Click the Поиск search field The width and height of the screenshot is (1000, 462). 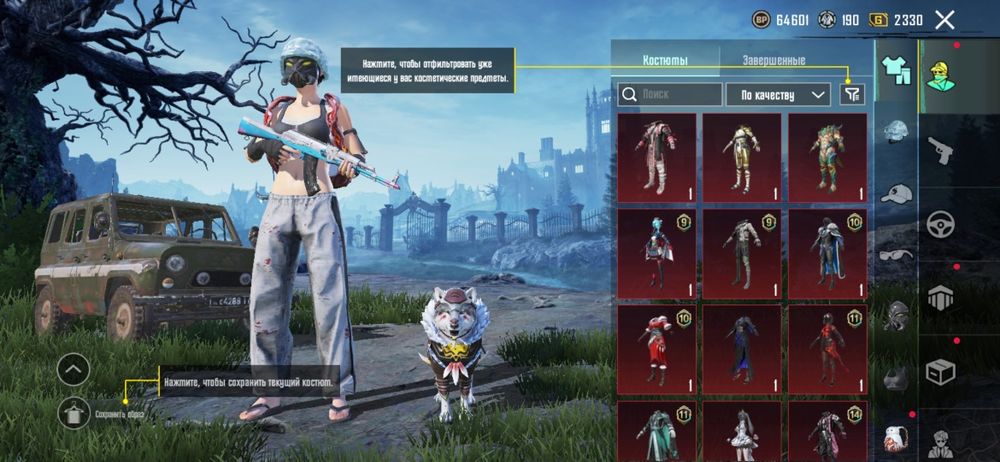coord(670,95)
